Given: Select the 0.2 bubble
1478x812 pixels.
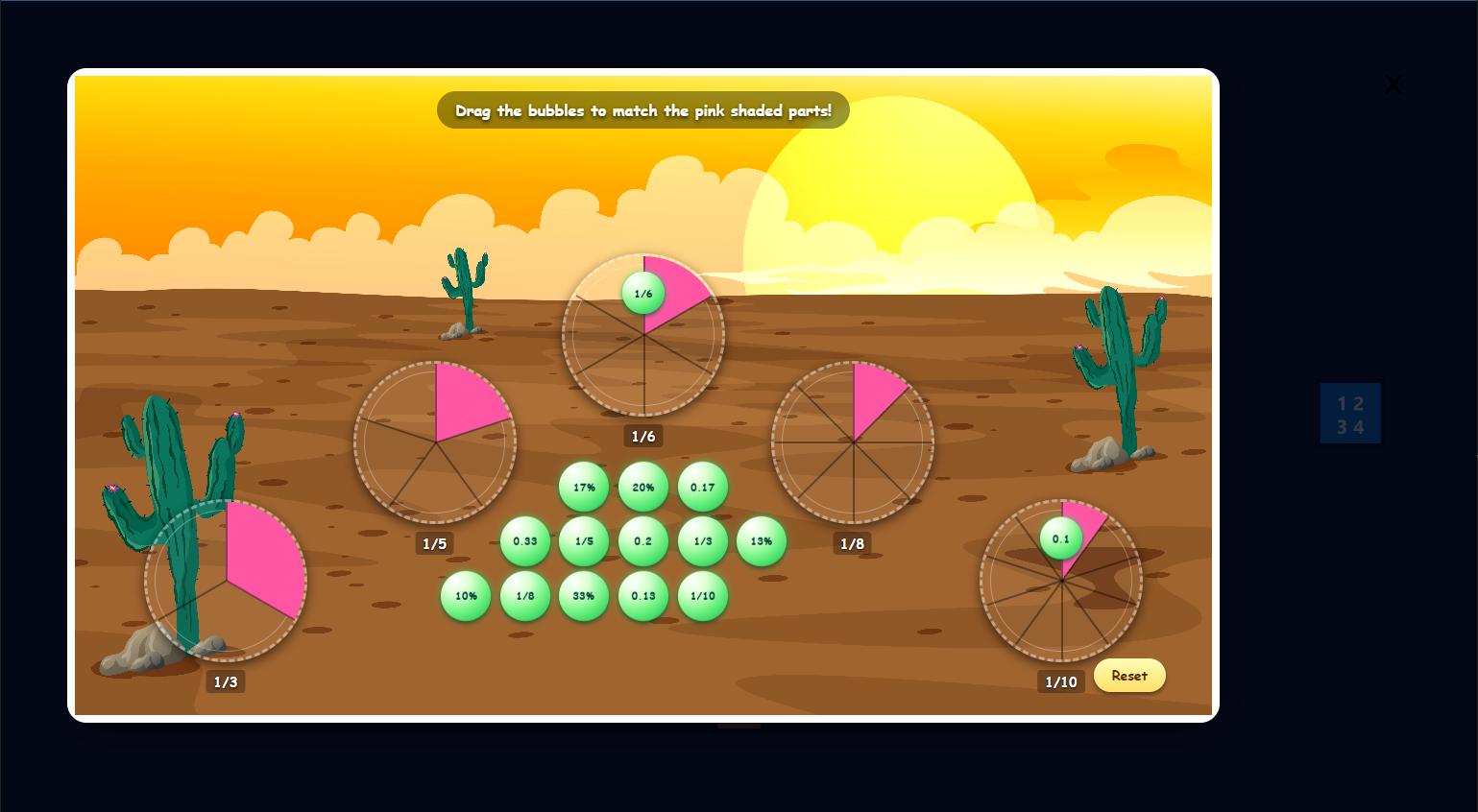Looking at the screenshot, I should coord(644,540).
